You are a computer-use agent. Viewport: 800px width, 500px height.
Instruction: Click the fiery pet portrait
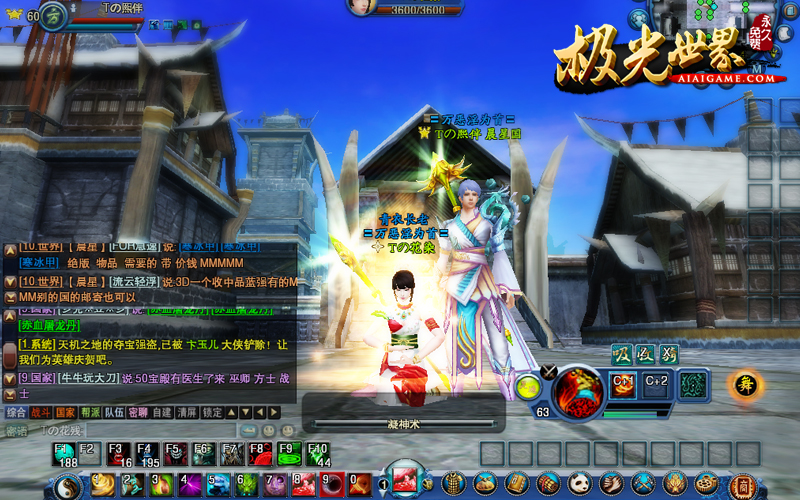pyautogui.click(x=578, y=391)
